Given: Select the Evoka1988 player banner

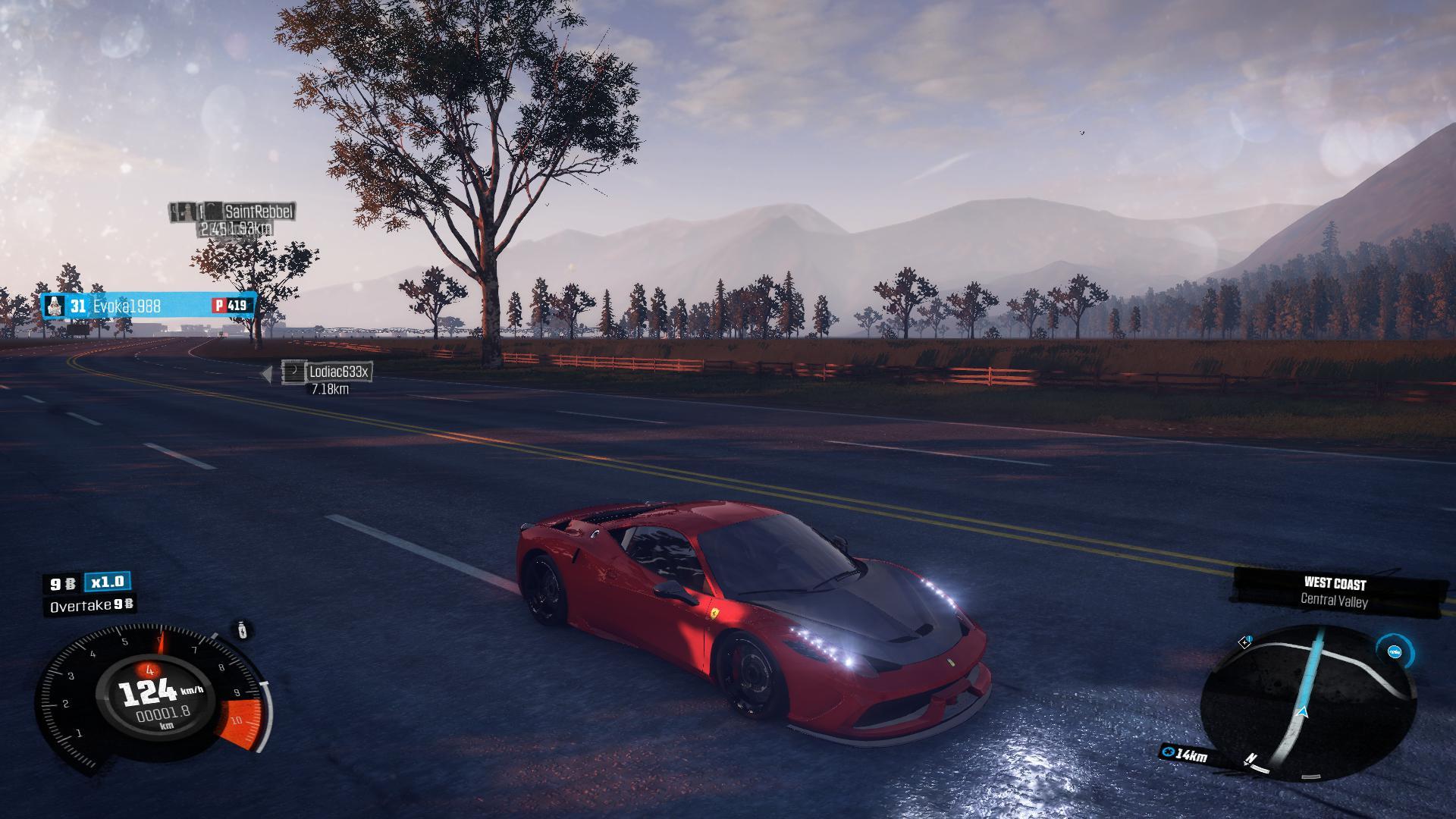Looking at the screenshot, I should click(148, 306).
